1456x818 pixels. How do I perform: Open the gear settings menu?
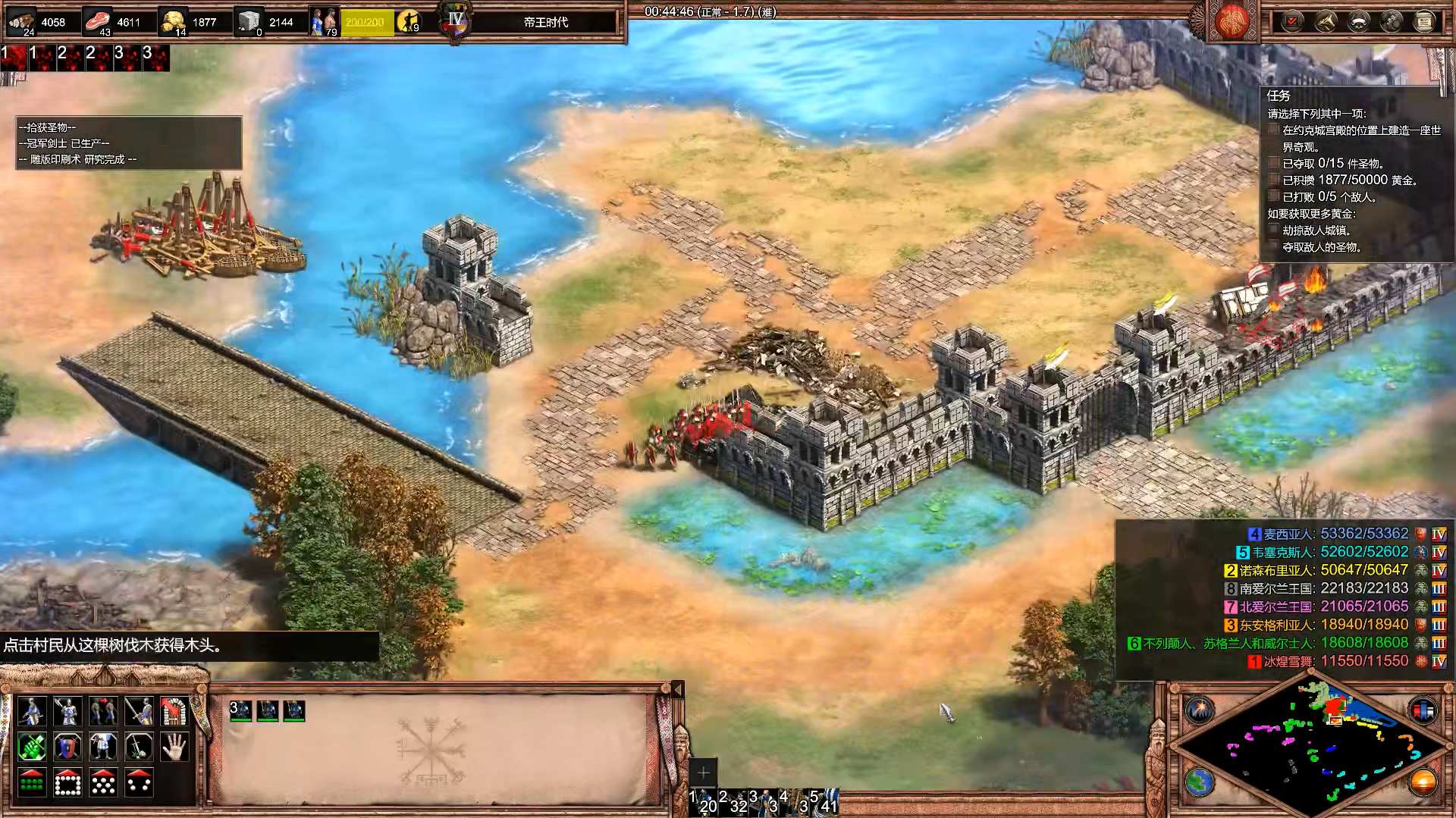[1391, 21]
